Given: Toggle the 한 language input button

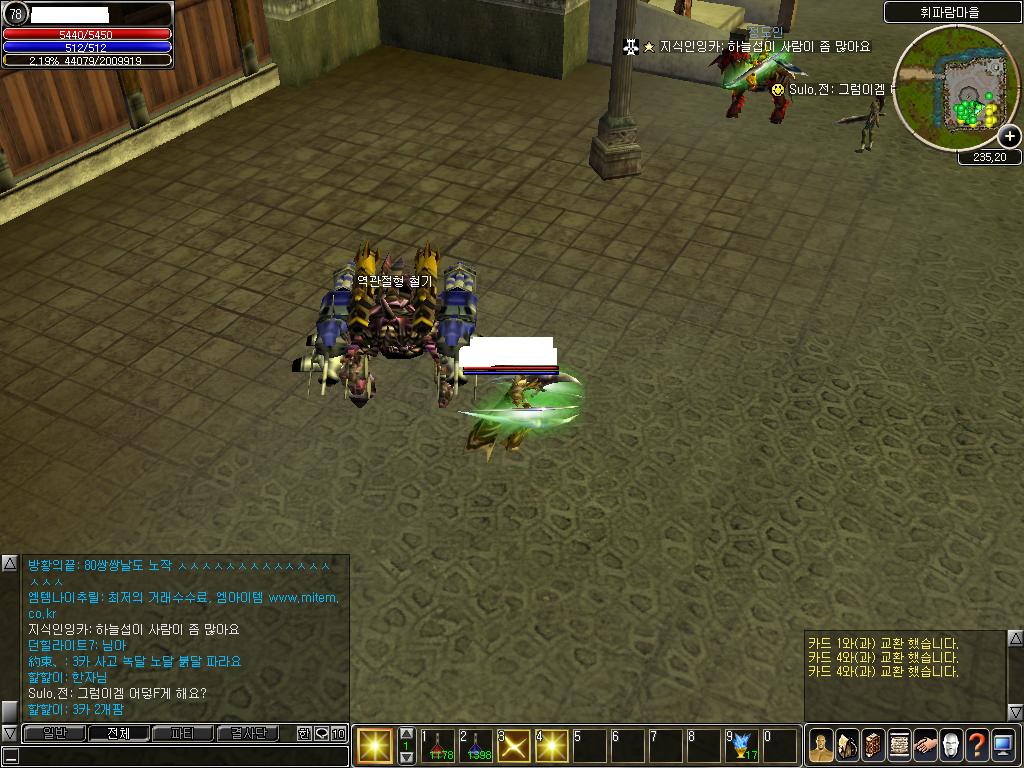Looking at the screenshot, I should 304,734.
